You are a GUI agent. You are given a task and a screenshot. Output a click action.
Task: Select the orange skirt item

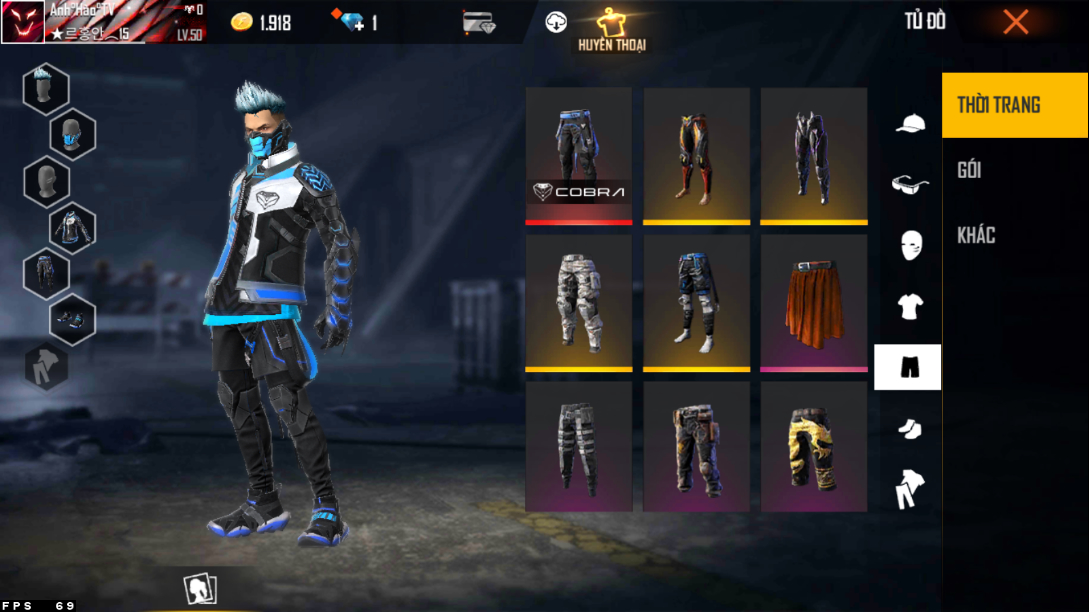(x=814, y=302)
